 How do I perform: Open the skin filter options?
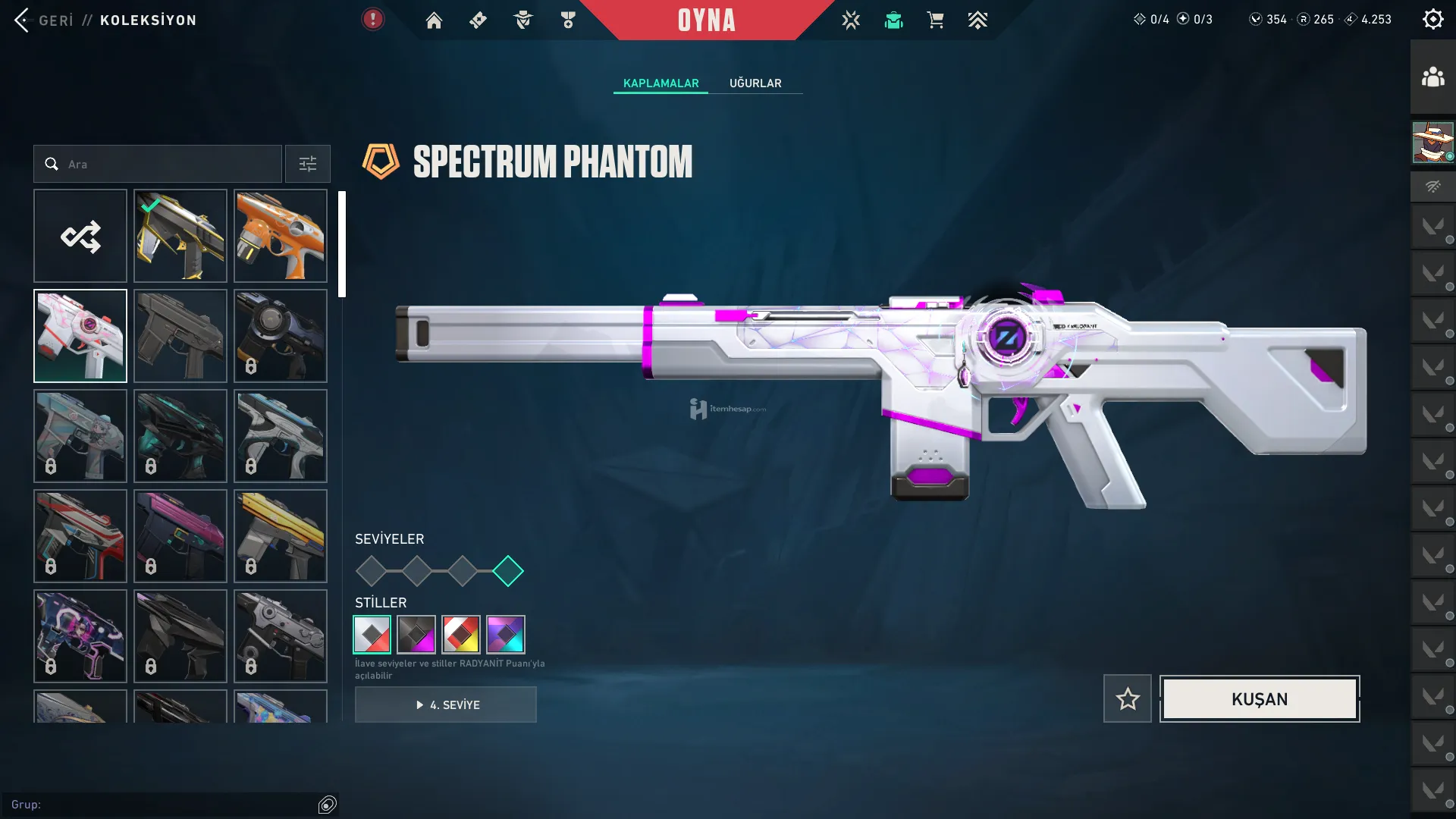pyautogui.click(x=307, y=164)
